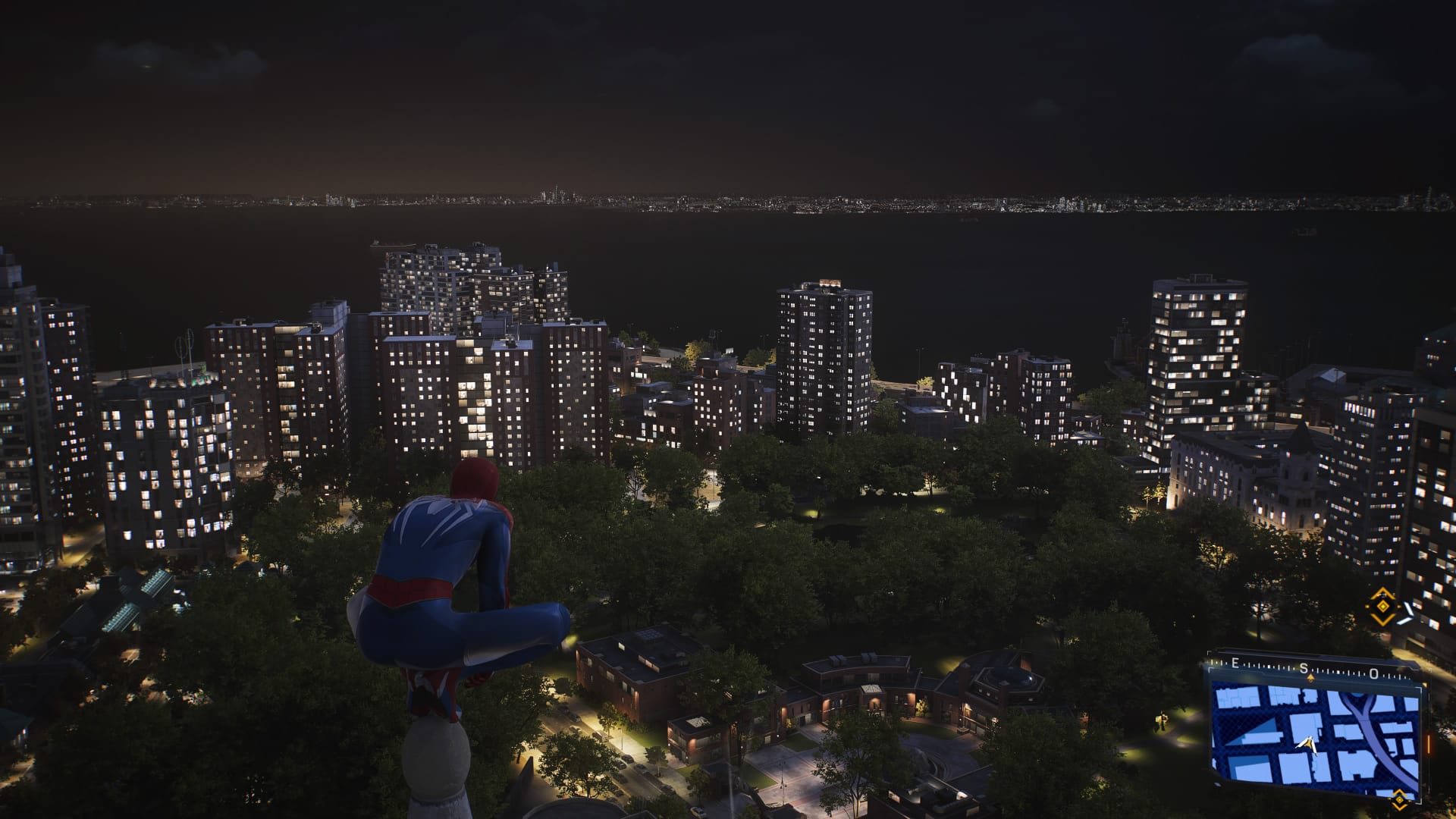The width and height of the screenshot is (1456, 819).
Task: Click the player arrow on the minimap
Action: click(1307, 745)
